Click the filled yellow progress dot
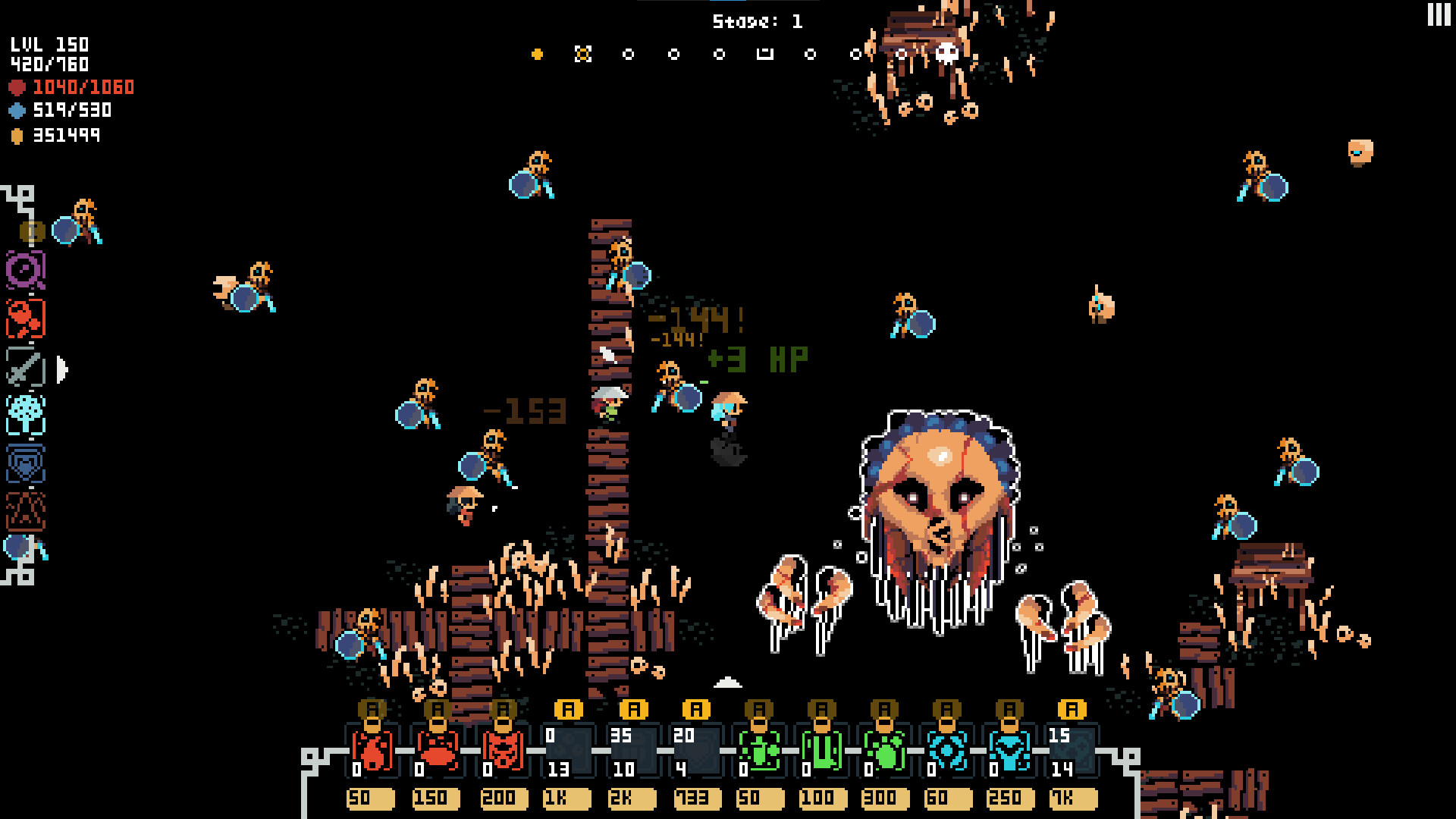The width and height of the screenshot is (1456, 819). [536, 53]
